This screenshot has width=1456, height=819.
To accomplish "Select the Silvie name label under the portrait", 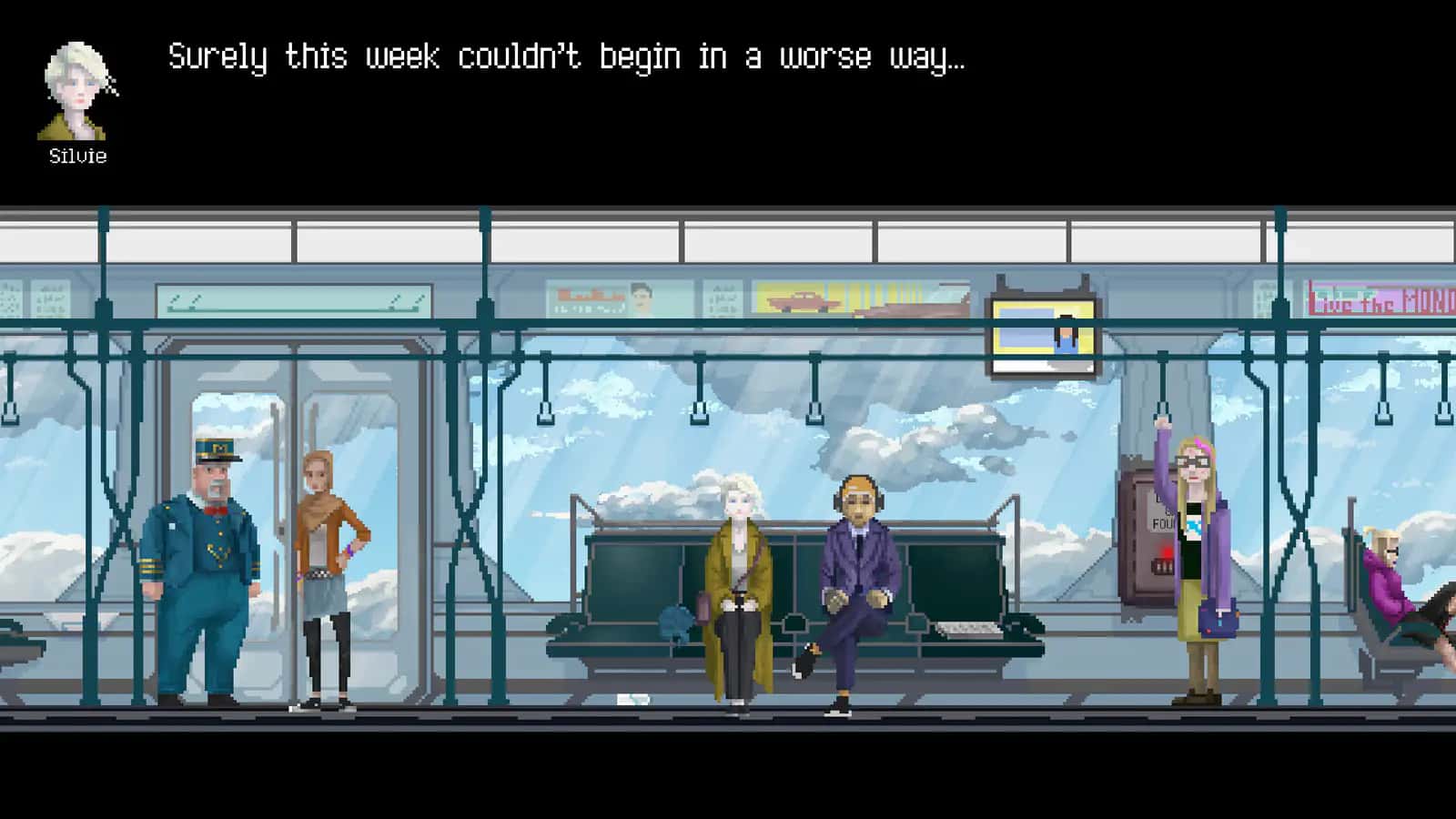I will [76, 156].
